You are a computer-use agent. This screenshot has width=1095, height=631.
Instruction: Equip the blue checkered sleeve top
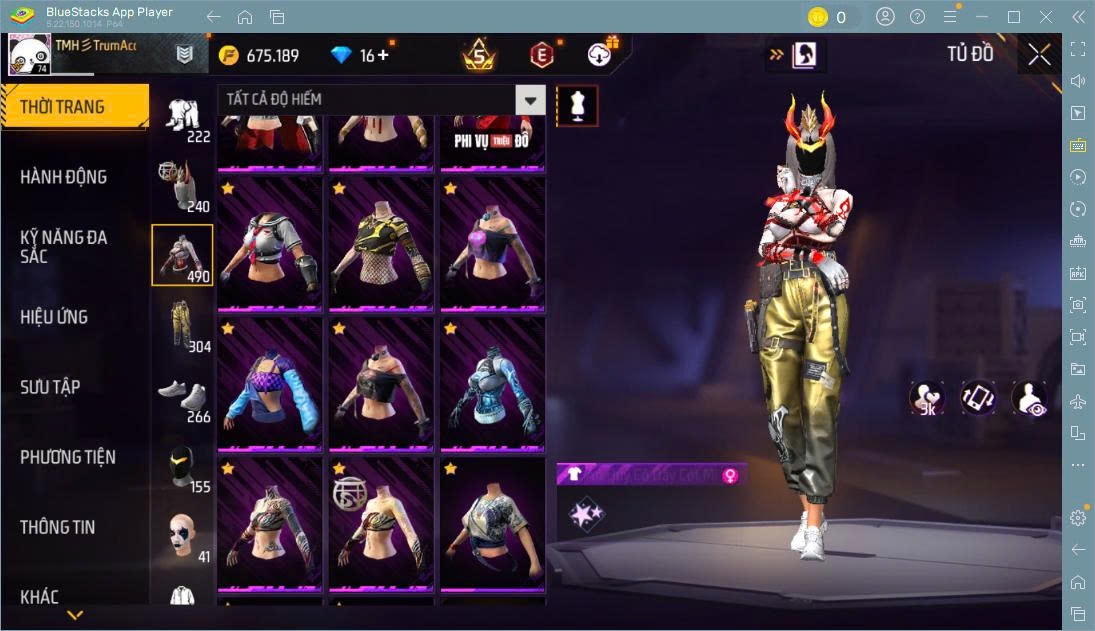pos(270,383)
